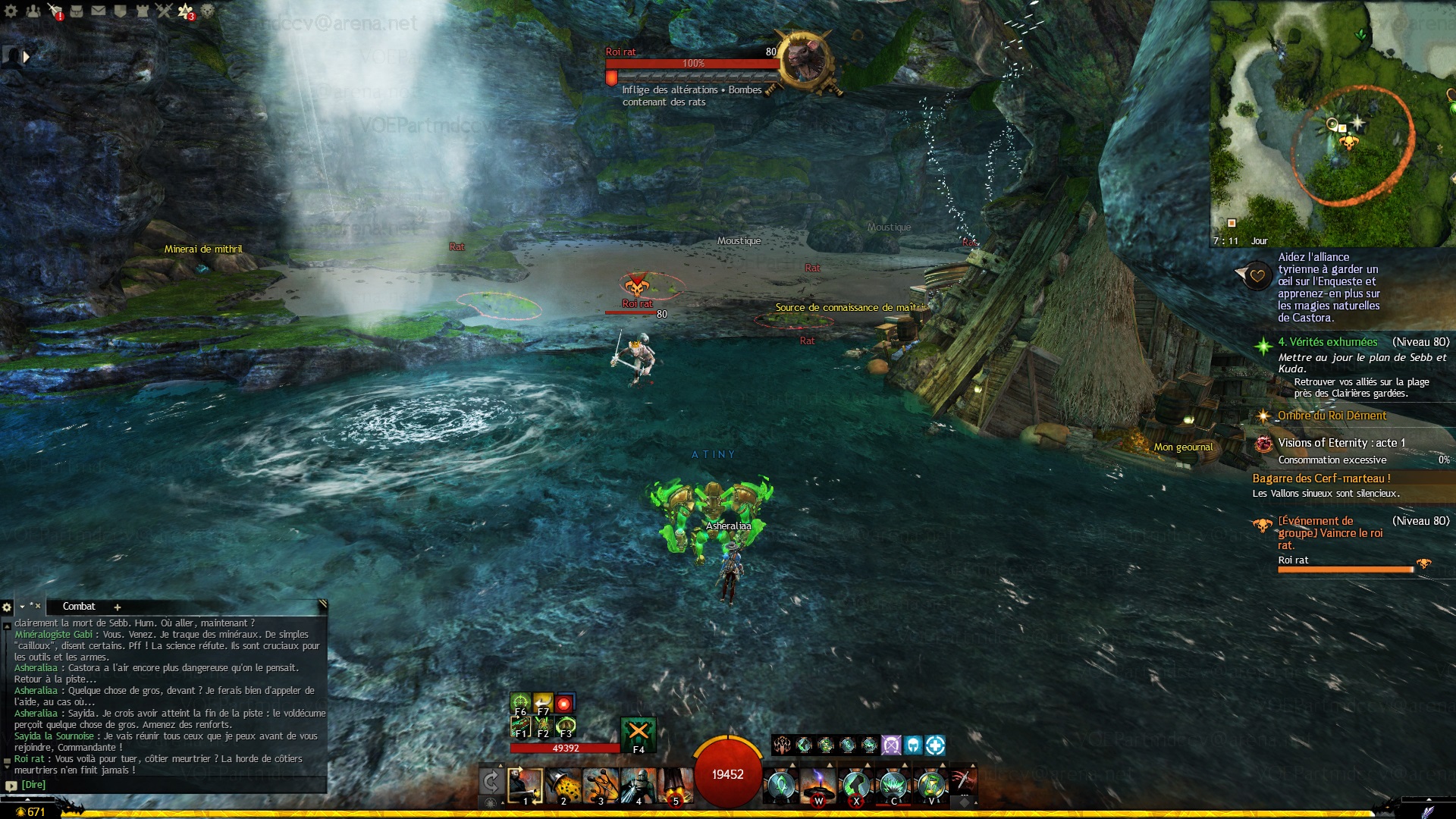Open the inventory bag icon
The width and height of the screenshot is (1456, 819).
77,11
